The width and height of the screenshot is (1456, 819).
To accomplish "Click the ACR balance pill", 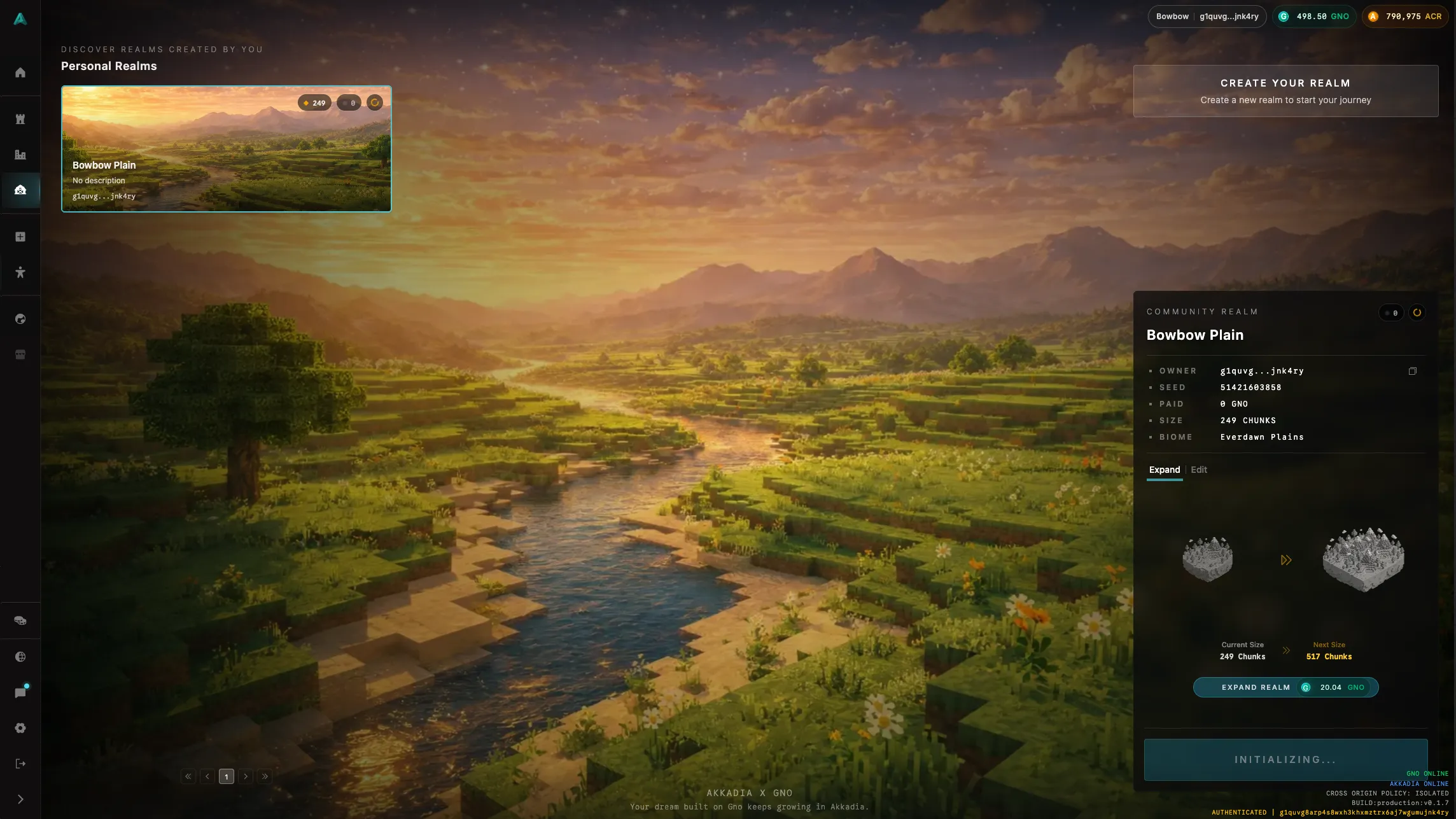I will click(1405, 17).
